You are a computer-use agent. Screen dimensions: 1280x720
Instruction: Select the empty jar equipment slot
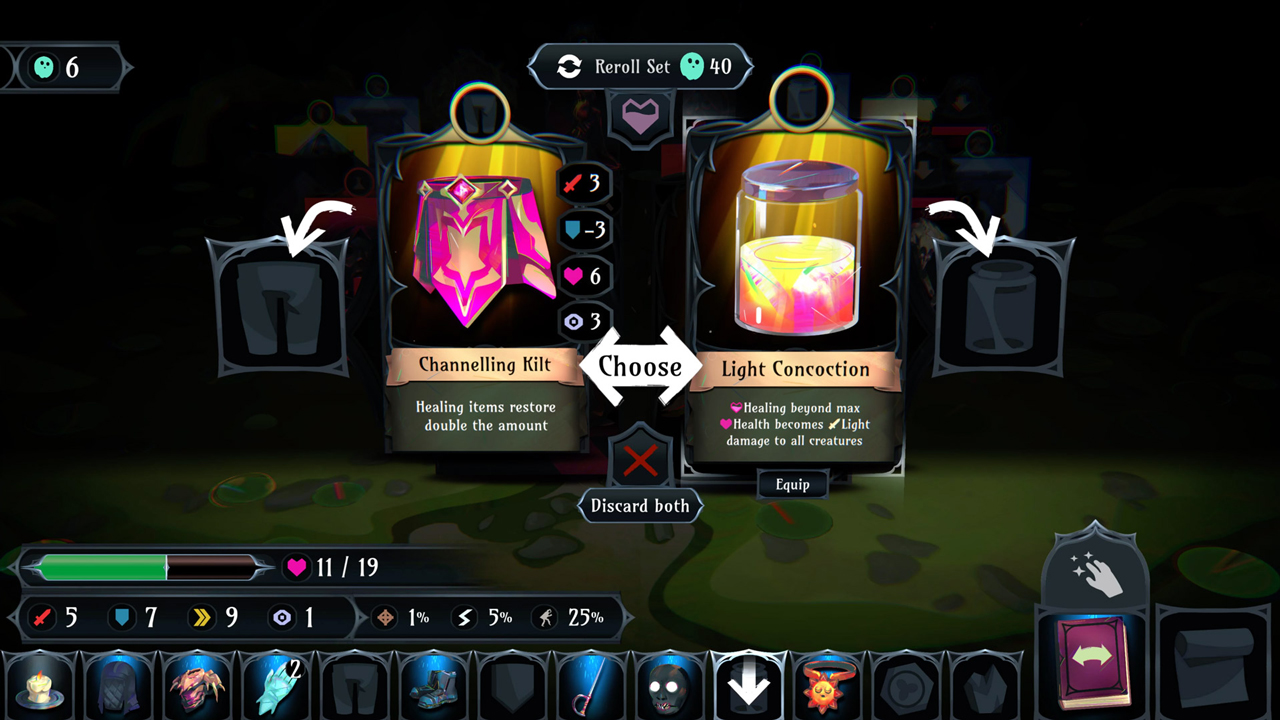pyautogui.click(x=1000, y=307)
